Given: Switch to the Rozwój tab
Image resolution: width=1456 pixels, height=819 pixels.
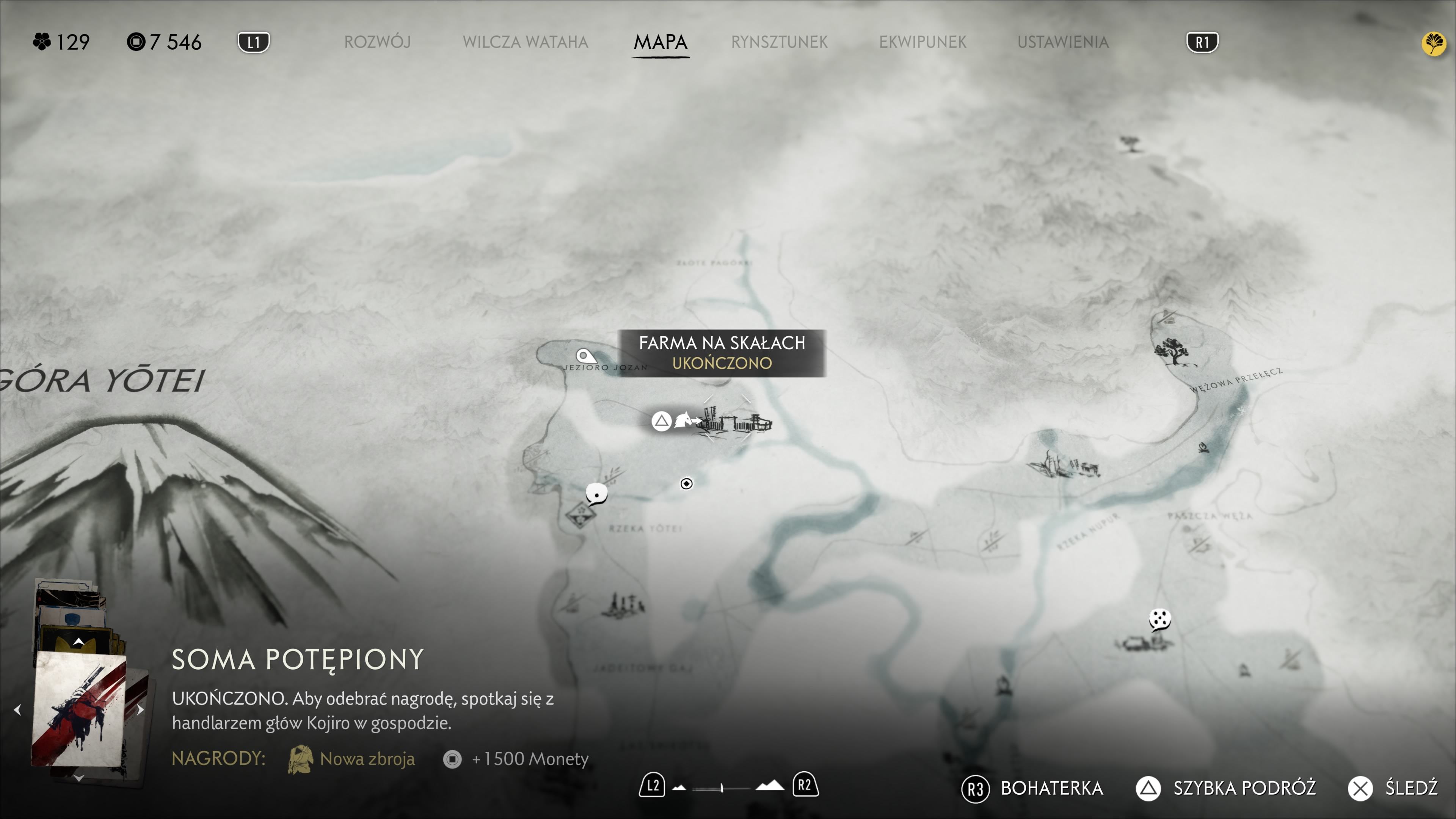Looking at the screenshot, I should point(377,42).
